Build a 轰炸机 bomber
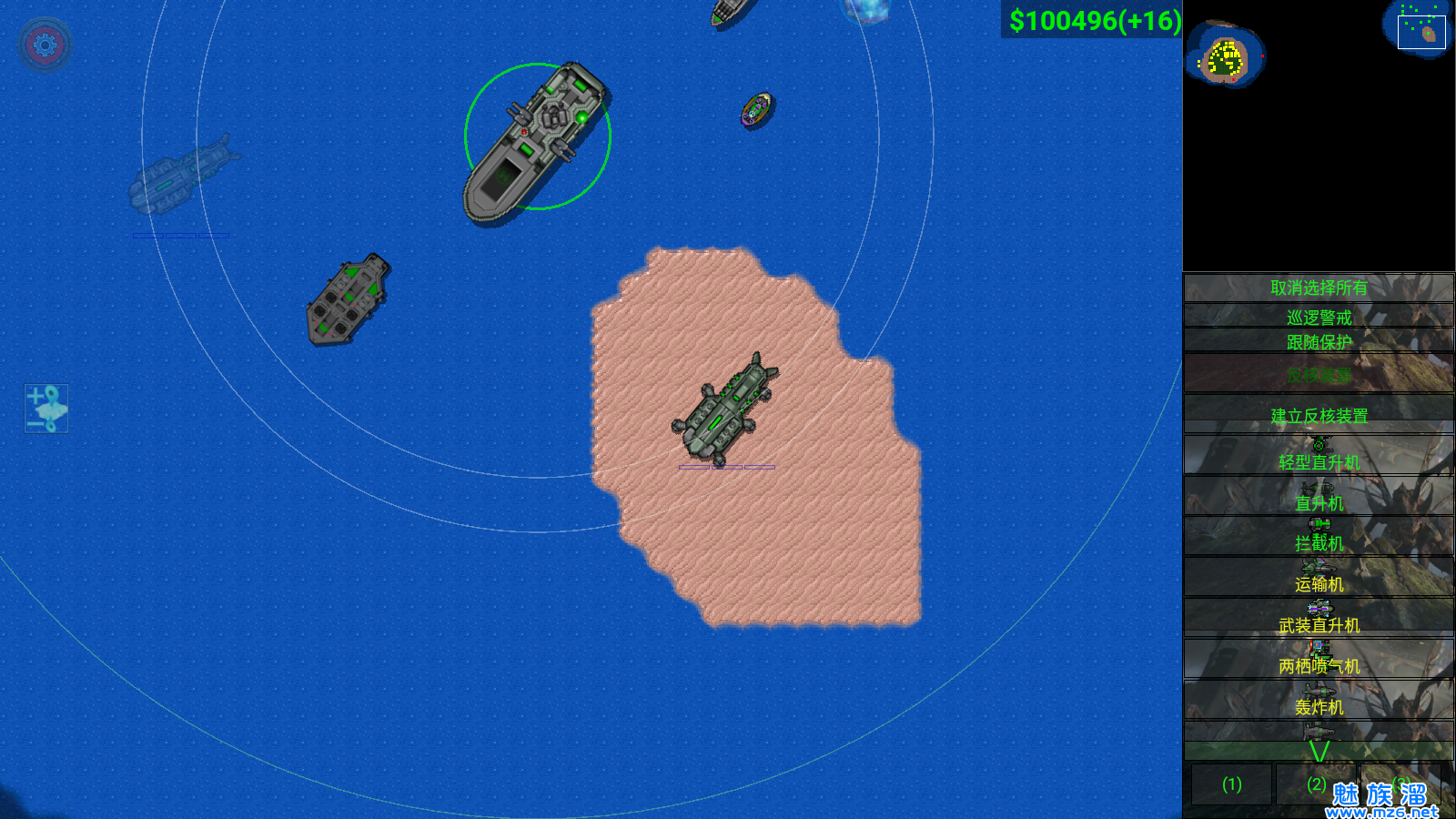Viewport: 1456px width, 819px height. click(1319, 701)
